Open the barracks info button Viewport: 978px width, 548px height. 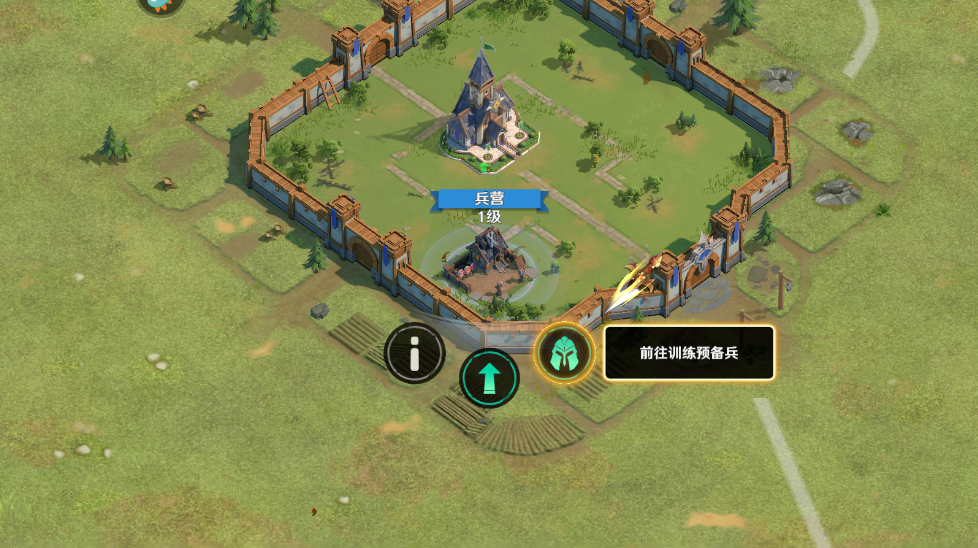415,353
